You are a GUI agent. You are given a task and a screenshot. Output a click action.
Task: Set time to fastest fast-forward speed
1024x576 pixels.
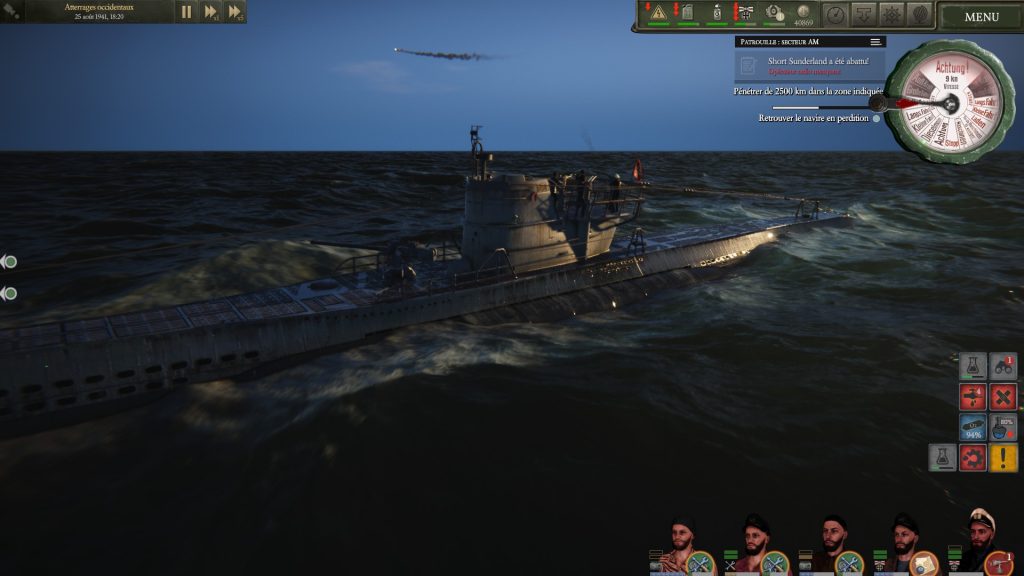coord(235,12)
